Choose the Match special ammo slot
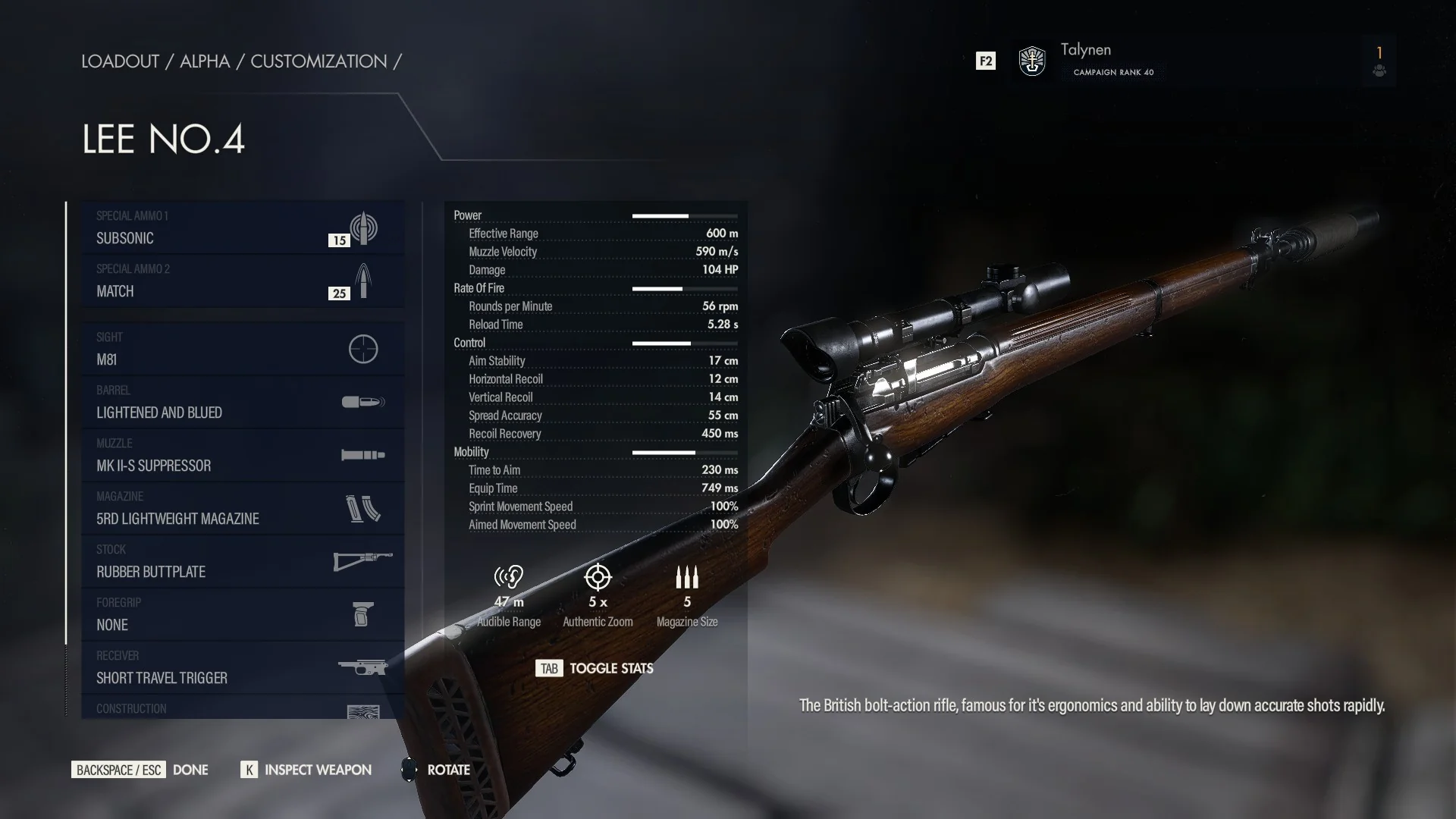 point(242,281)
